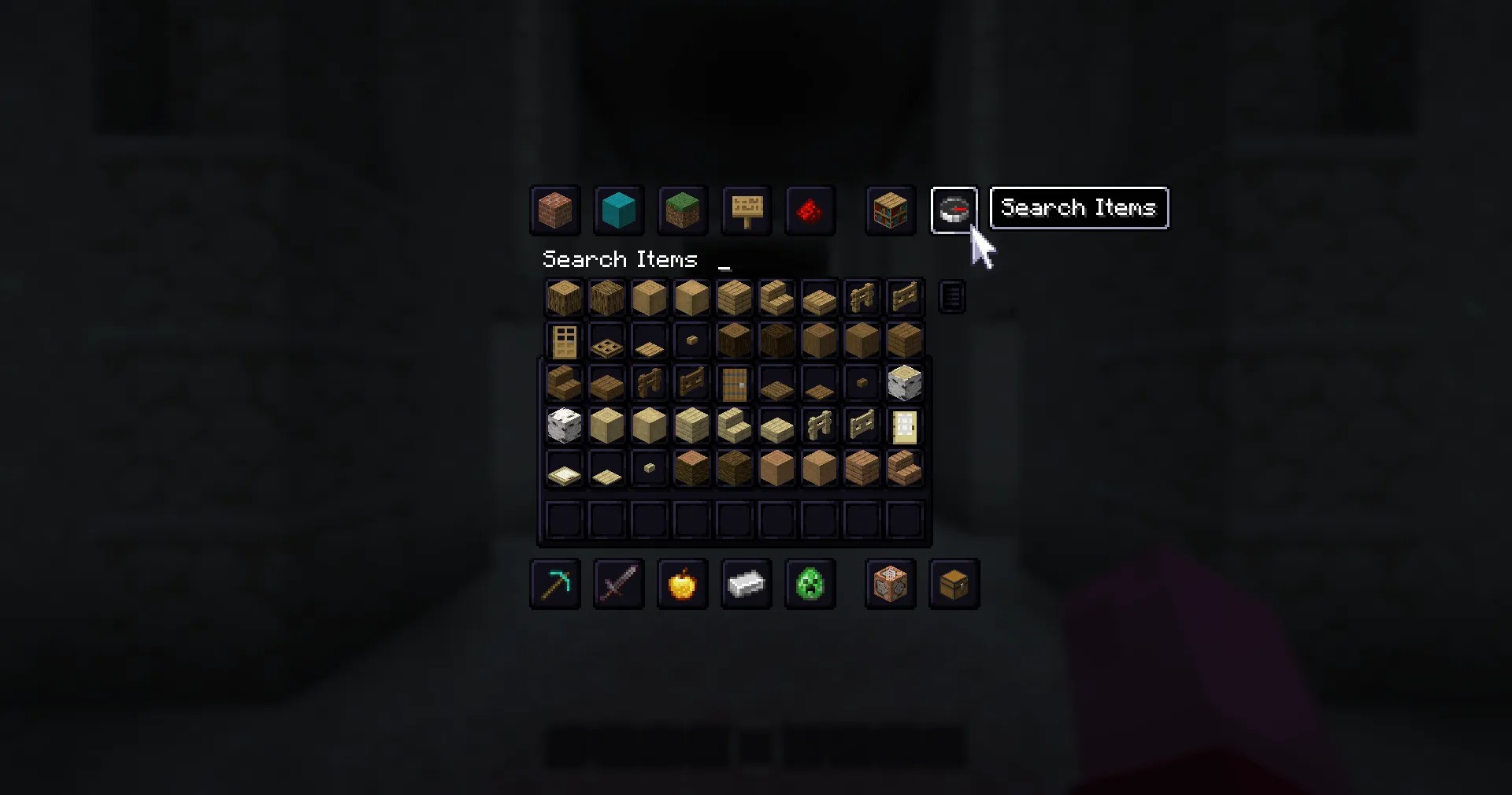This screenshot has width=1512, height=795.
Task: Open the Natural Blocks grass tab
Action: pos(682,210)
